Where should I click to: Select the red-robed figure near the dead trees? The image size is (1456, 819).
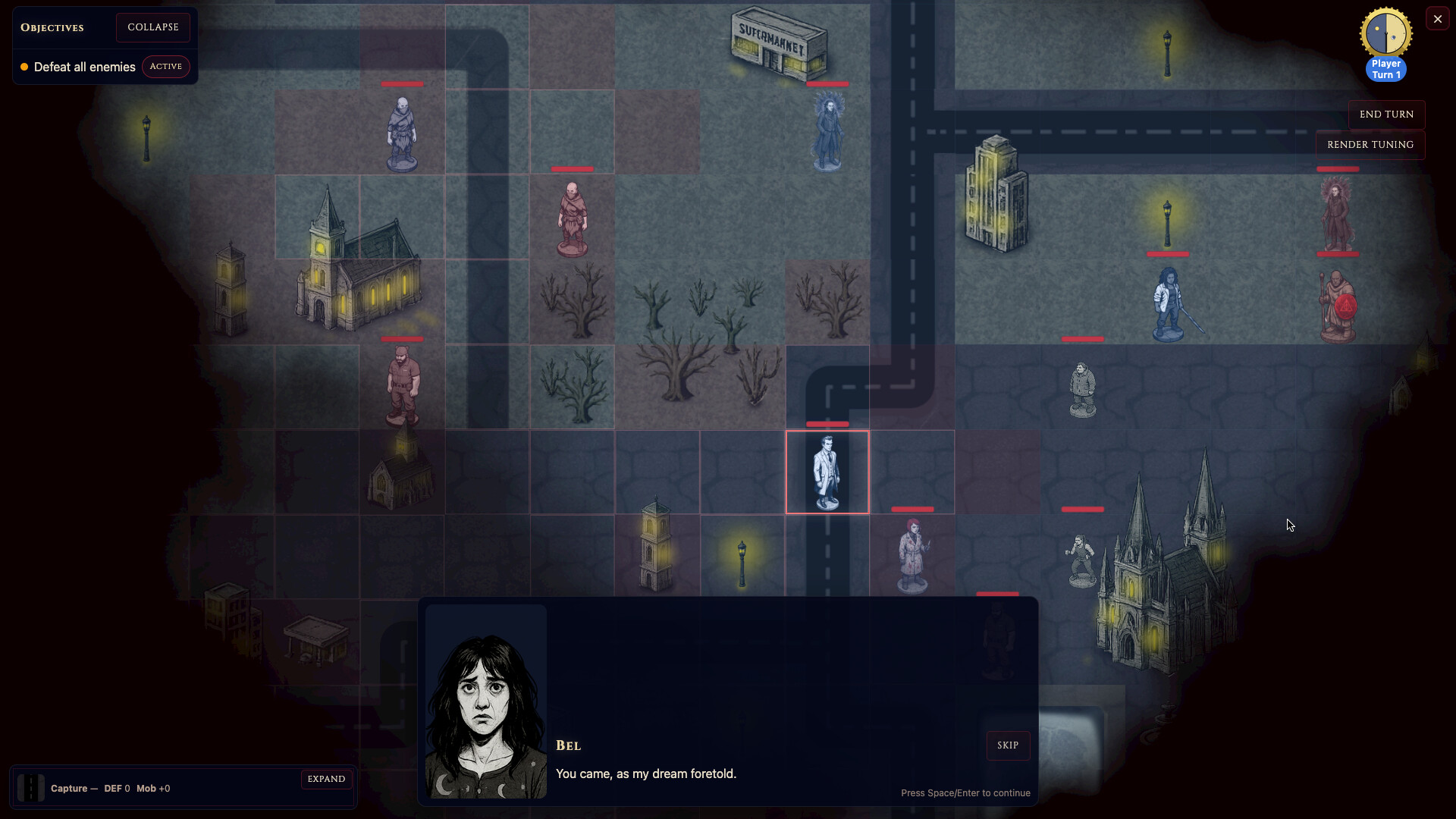(572, 220)
